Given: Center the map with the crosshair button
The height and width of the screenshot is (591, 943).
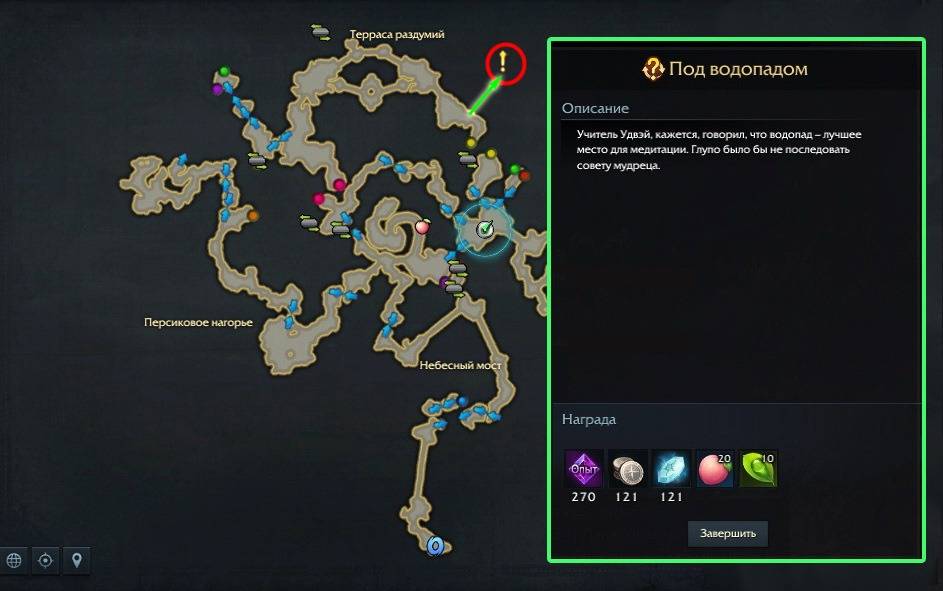Looking at the screenshot, I should tap(45, 560).
